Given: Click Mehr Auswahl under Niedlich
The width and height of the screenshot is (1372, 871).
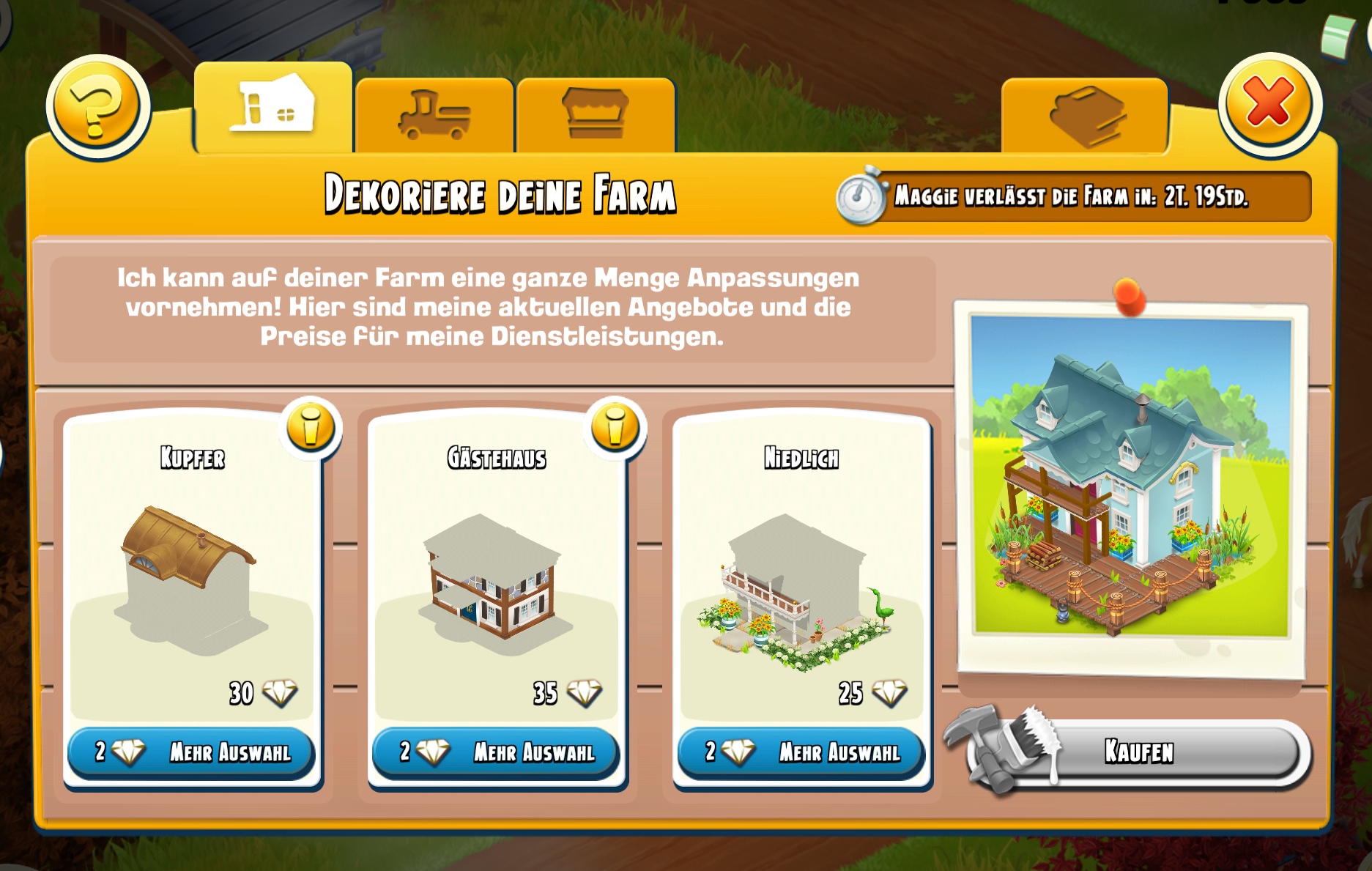Looking at the screenshot, I should (801, 752).
